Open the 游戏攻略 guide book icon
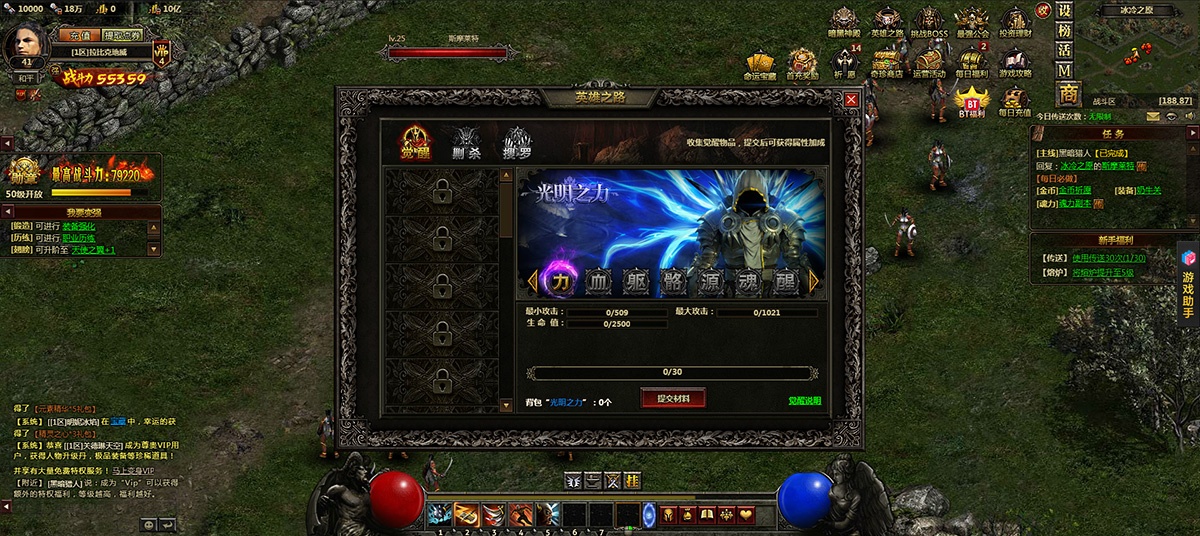Image resolution: width=1200 pixels, height=536 pixels. tap(1015, 63)
